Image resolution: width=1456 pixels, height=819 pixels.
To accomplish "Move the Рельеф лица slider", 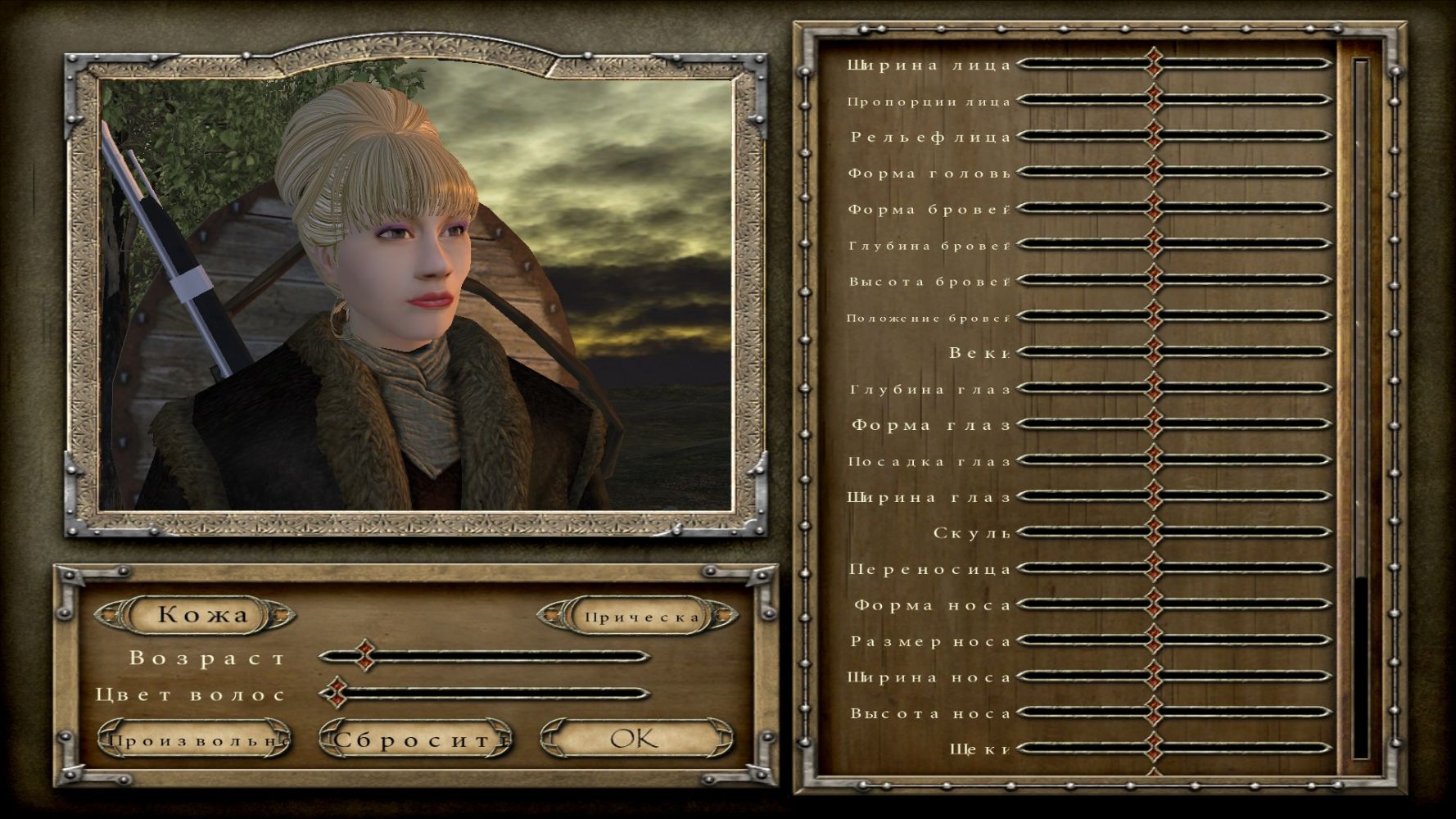I will tap(1154, 136).
